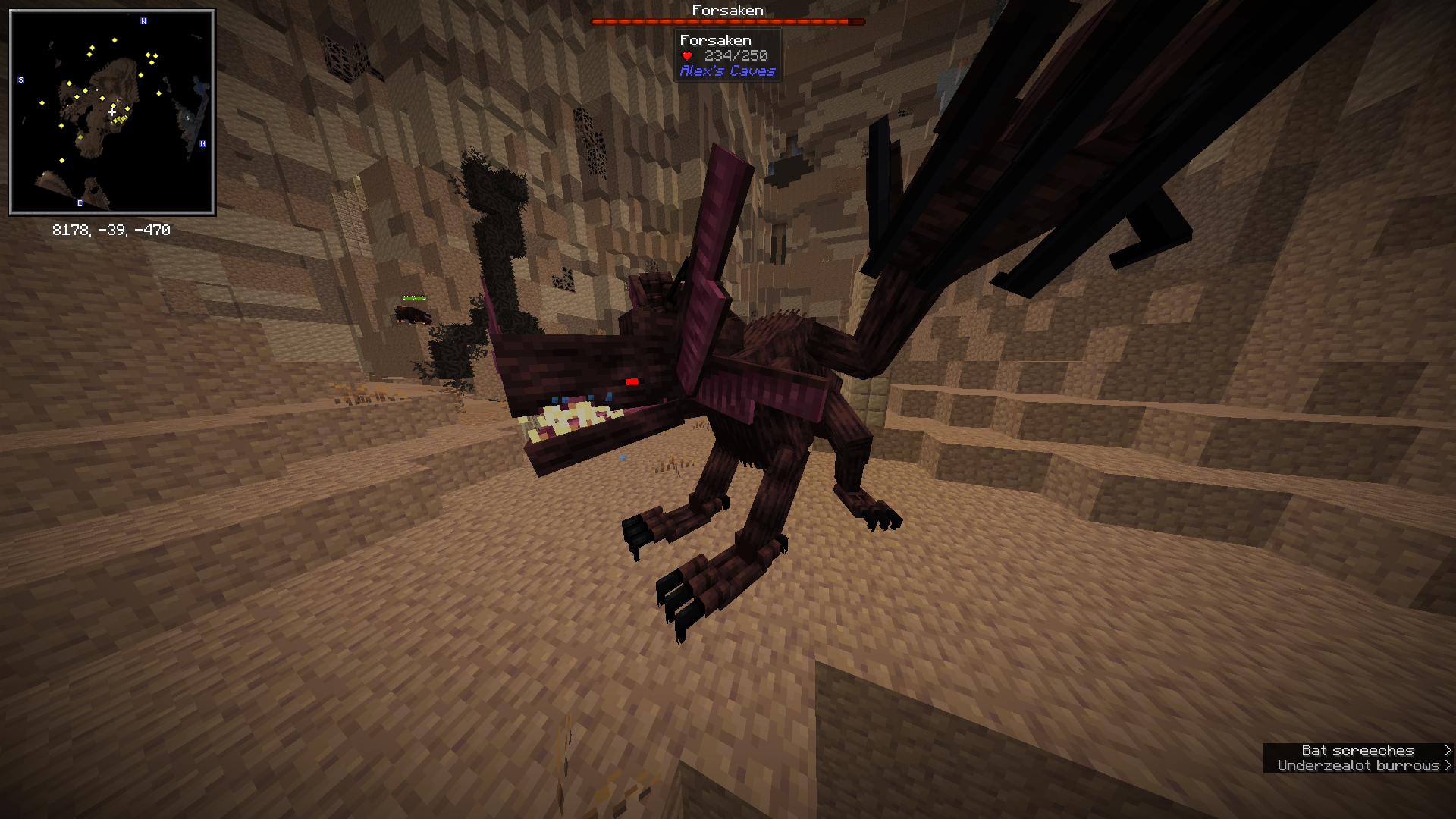
Task: Click the E direction marker below the minimap
Action: [x=79, y=202]
